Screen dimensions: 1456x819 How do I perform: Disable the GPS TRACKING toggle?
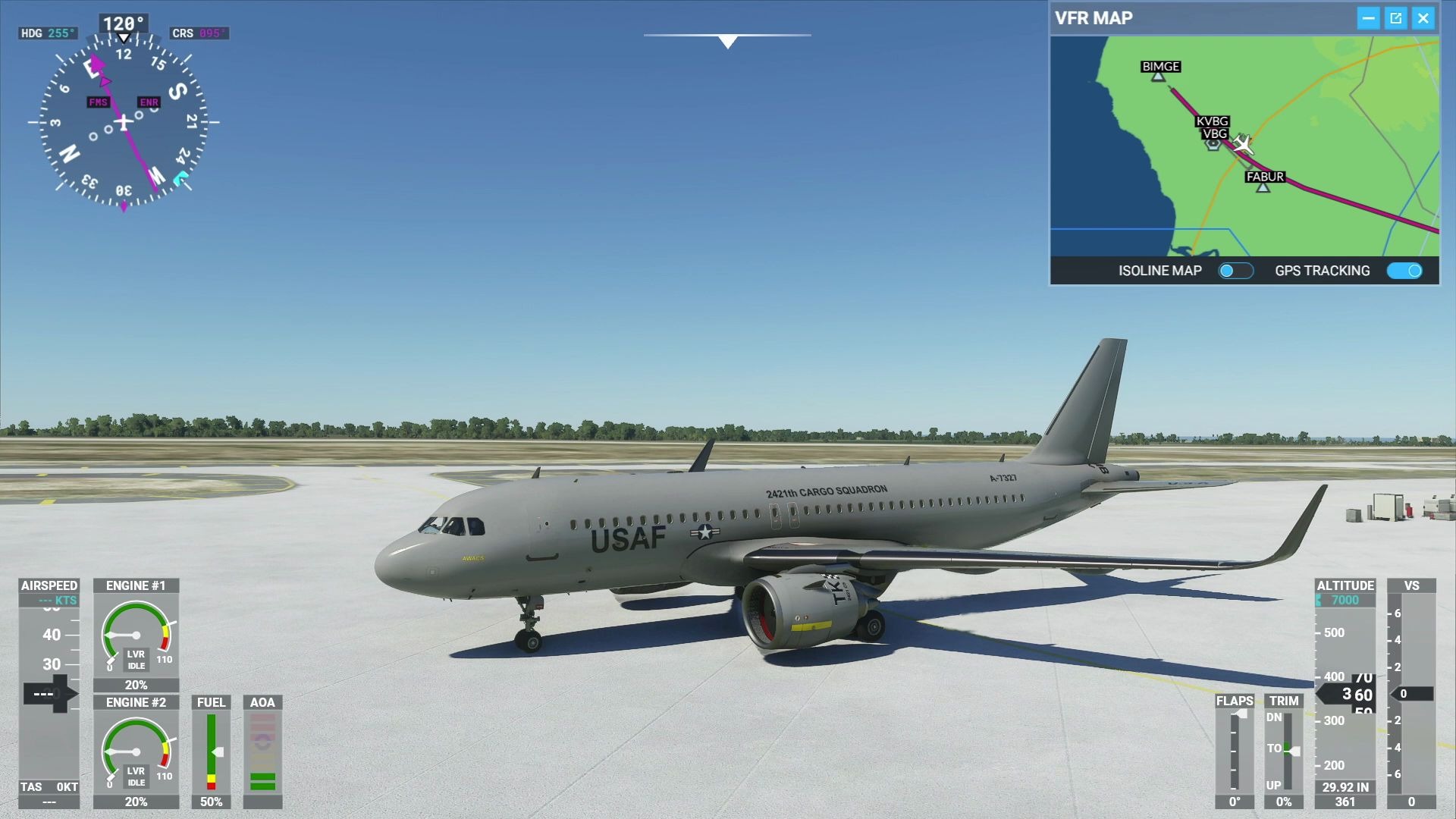tap(1407, 271)
